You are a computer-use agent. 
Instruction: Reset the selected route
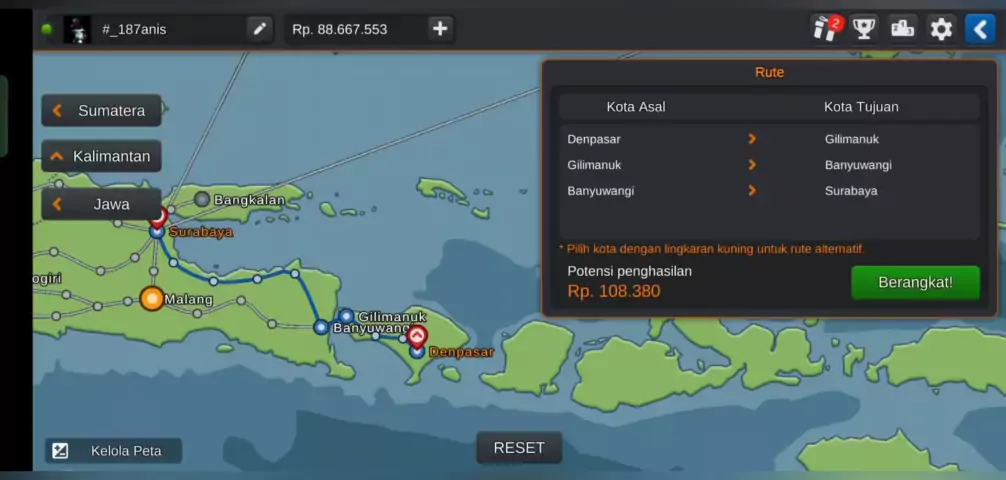518,447
